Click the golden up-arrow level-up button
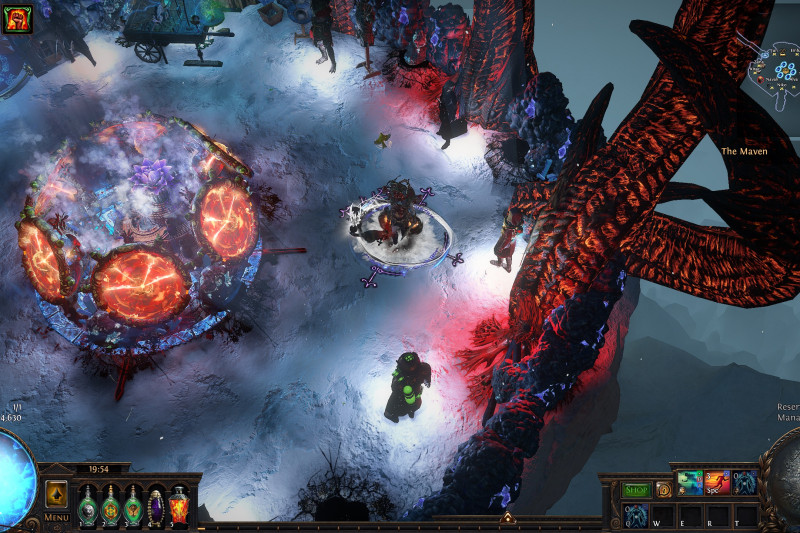The image size is (800, 533). (x=57, y=495)
